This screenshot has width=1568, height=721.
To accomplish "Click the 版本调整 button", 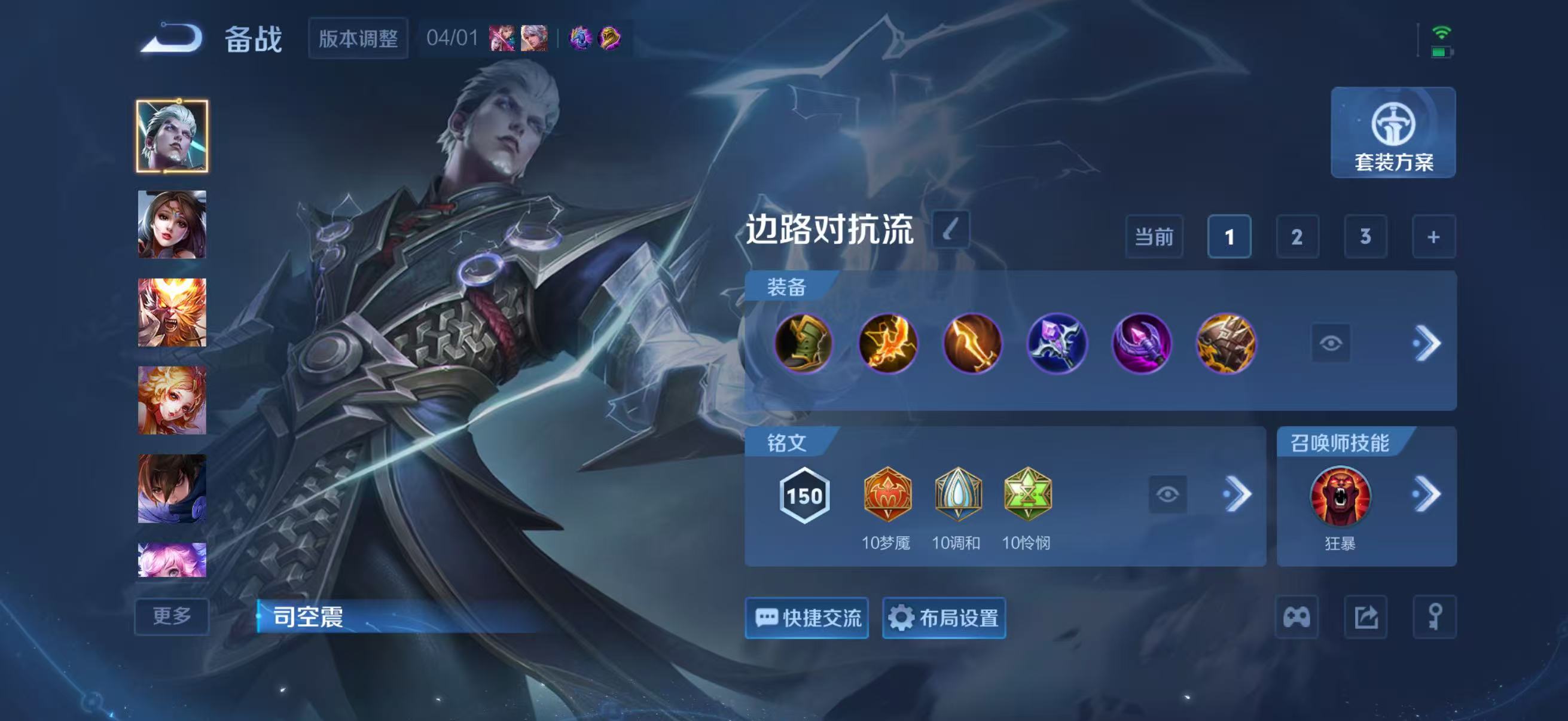I will pos(357,38).
